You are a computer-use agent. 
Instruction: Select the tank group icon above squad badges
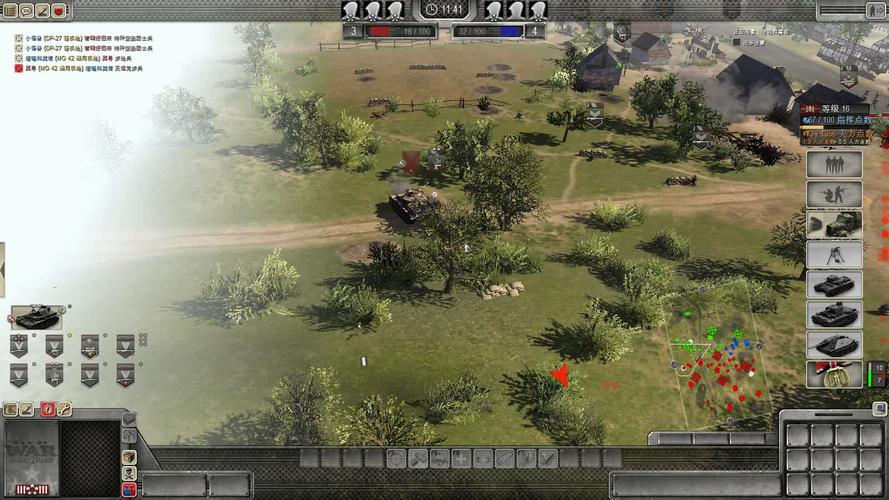pyautogui.click(x=36, y=317)
